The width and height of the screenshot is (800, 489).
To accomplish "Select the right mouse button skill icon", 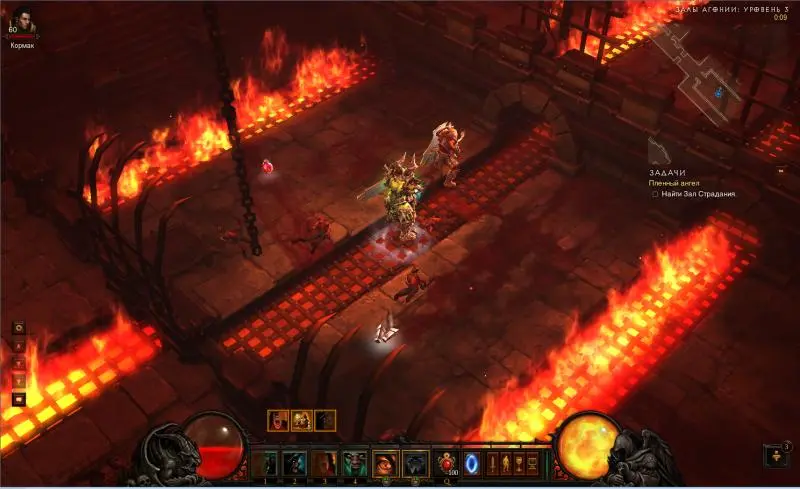I will 415,463.
